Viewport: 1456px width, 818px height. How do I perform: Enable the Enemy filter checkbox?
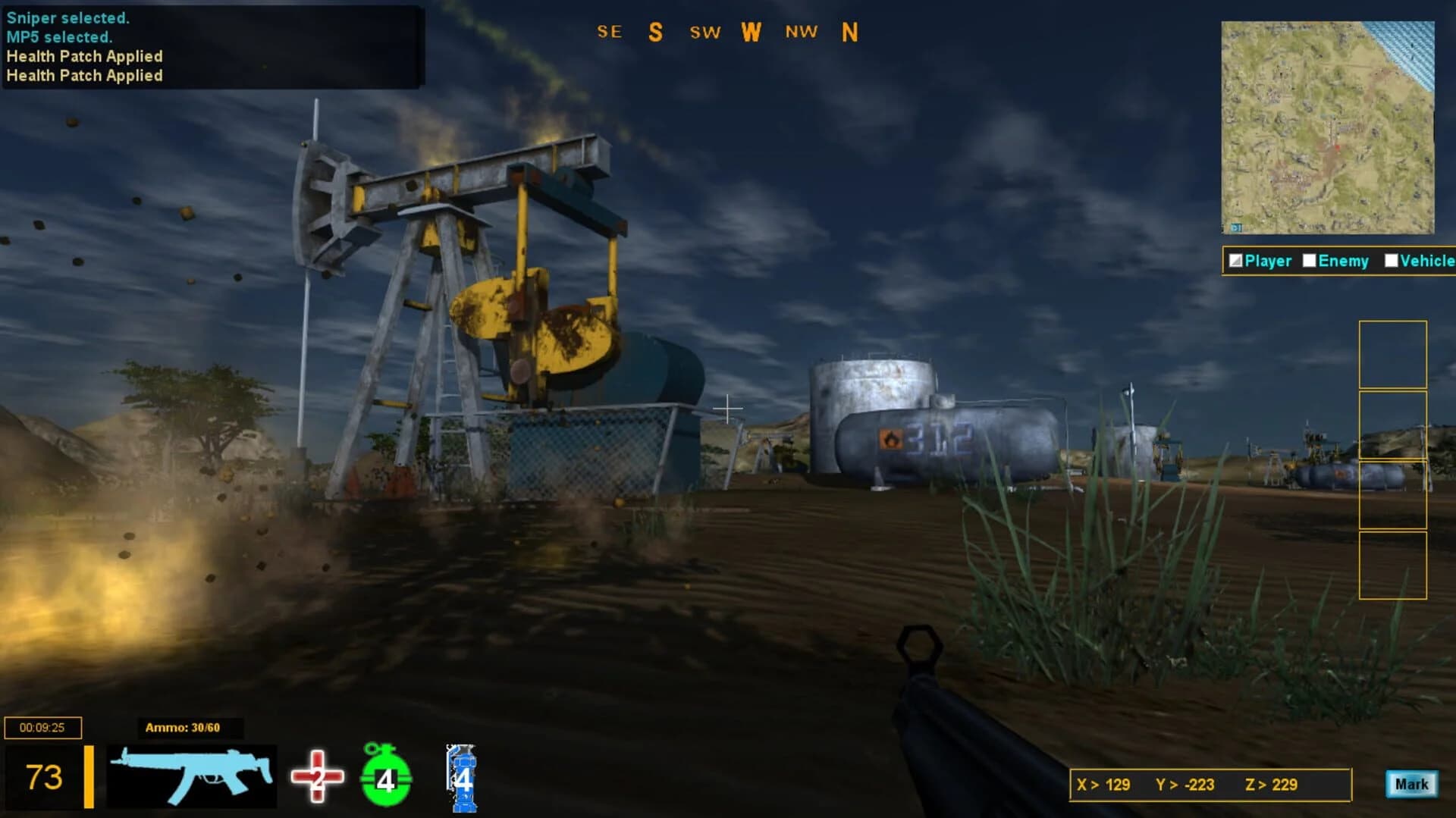[1310, 260]
